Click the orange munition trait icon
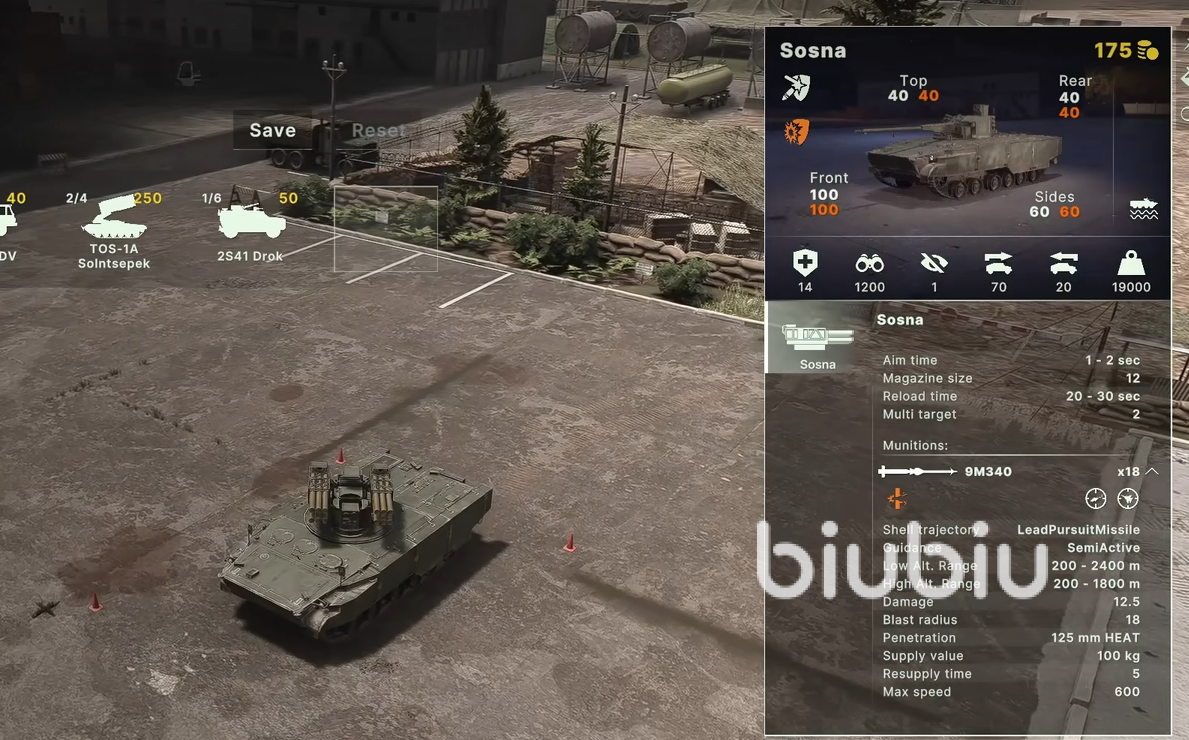 pos(896,498)
